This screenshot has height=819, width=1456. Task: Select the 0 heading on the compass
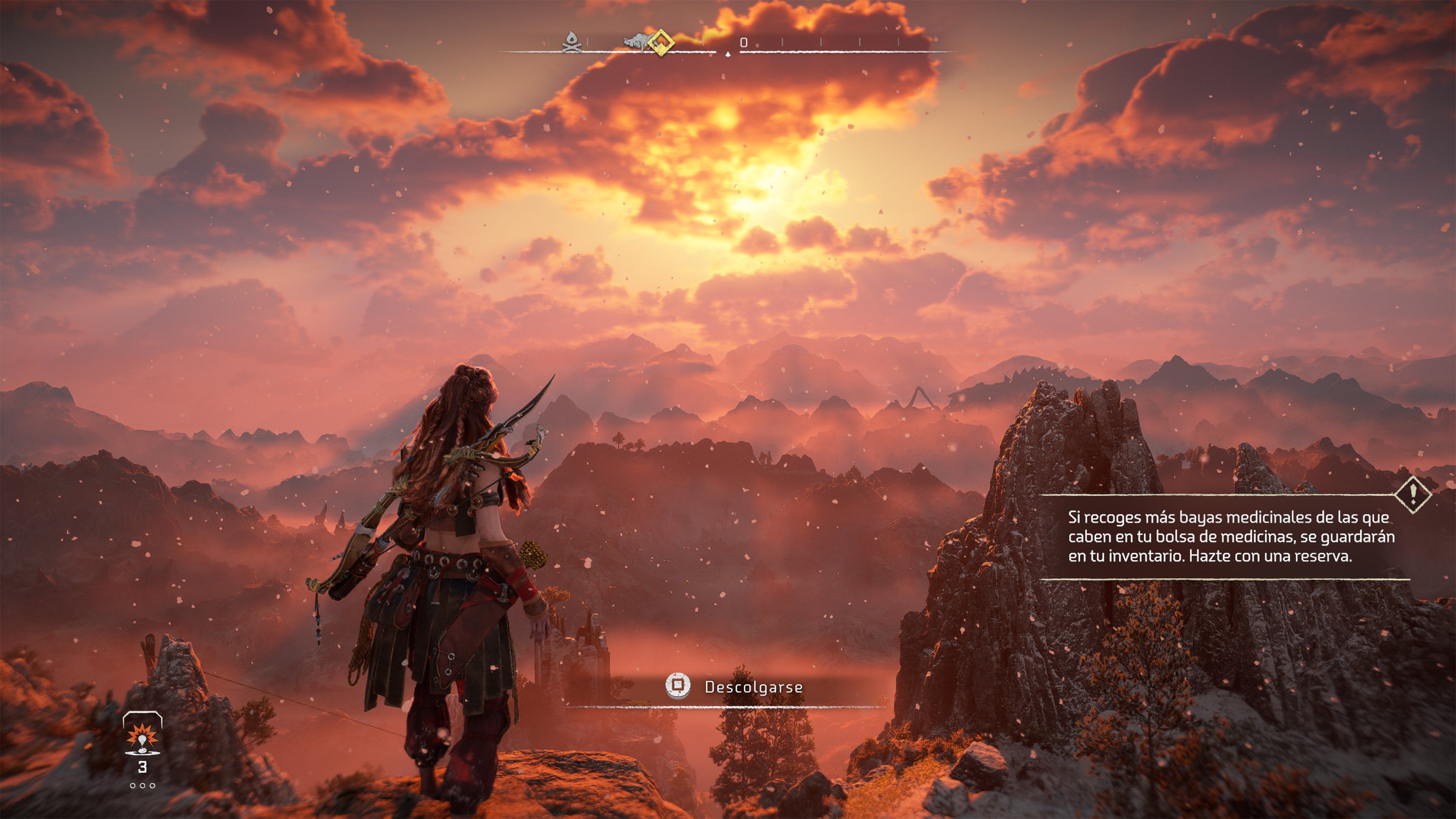744,42
